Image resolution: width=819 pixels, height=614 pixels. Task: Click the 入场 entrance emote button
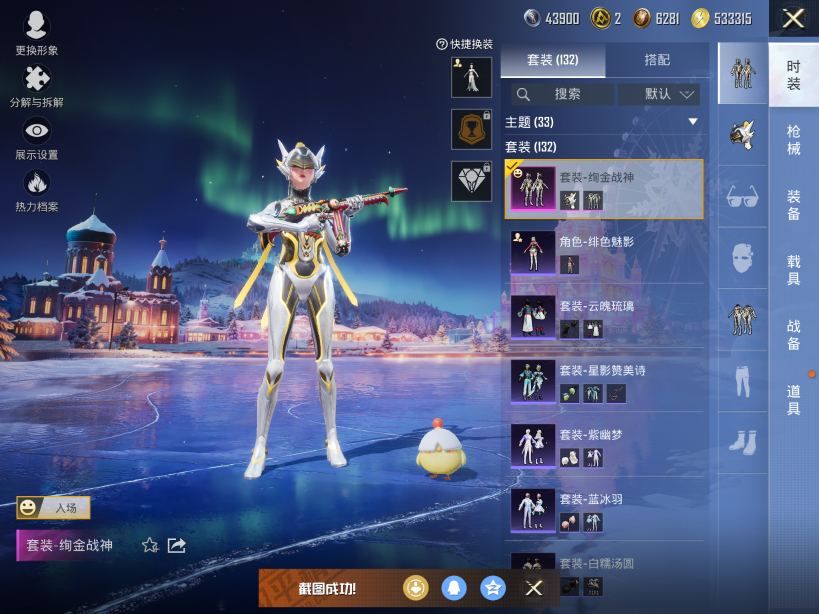(x=54, y=508)
